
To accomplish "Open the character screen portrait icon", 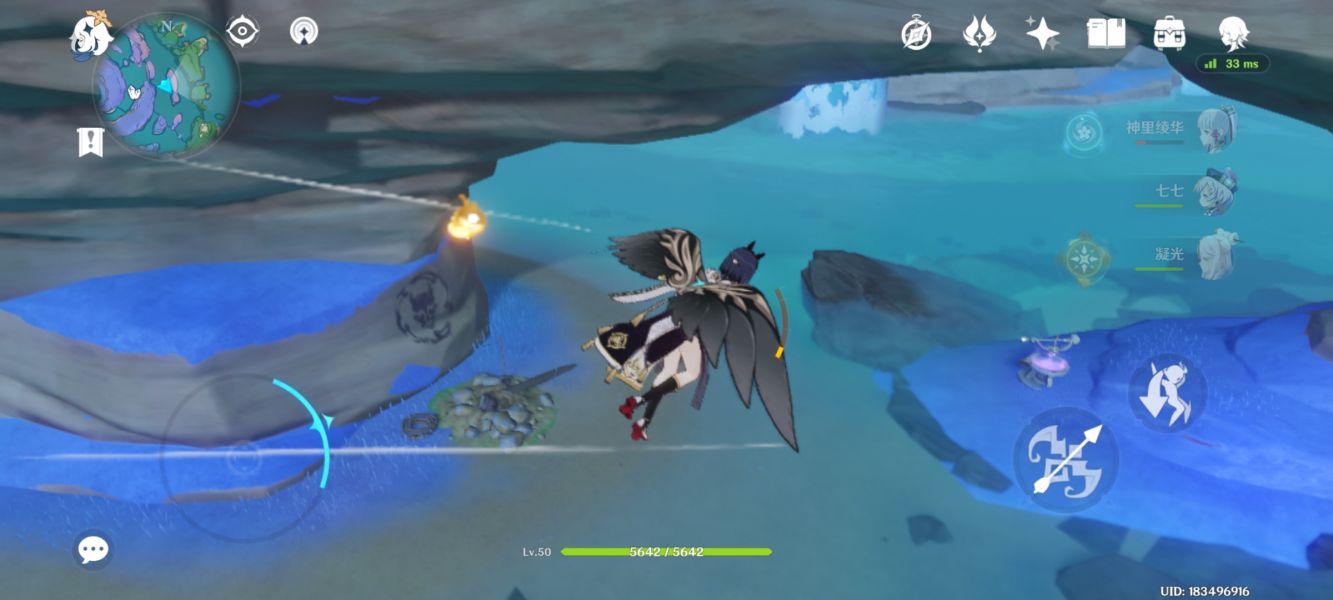I will coord(1232,34).
